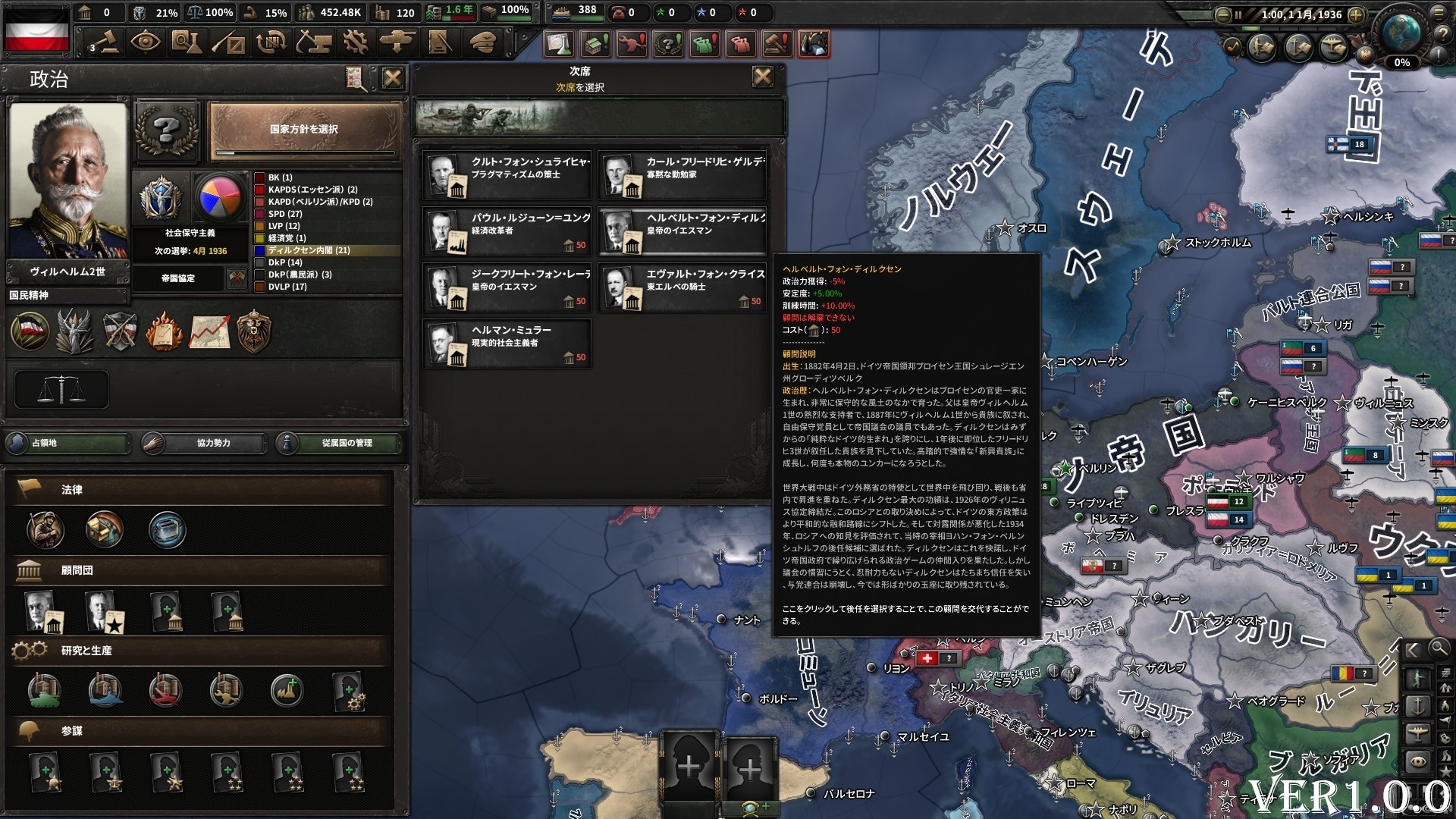Screen dimensions: 1456x819
Task: Click the production anvil icon
Action: point(314,43)
